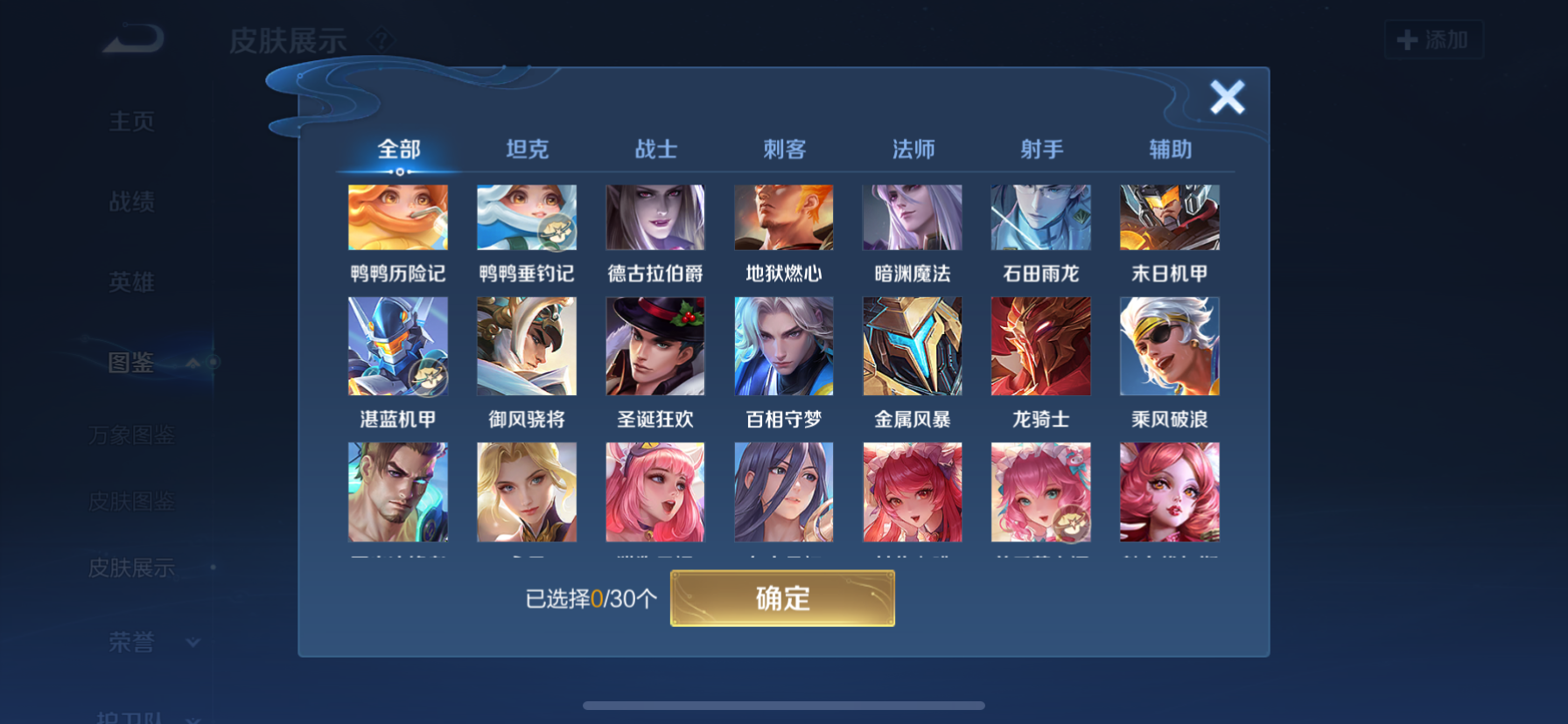Switch to the 坦克 tab

click(527, 150)
